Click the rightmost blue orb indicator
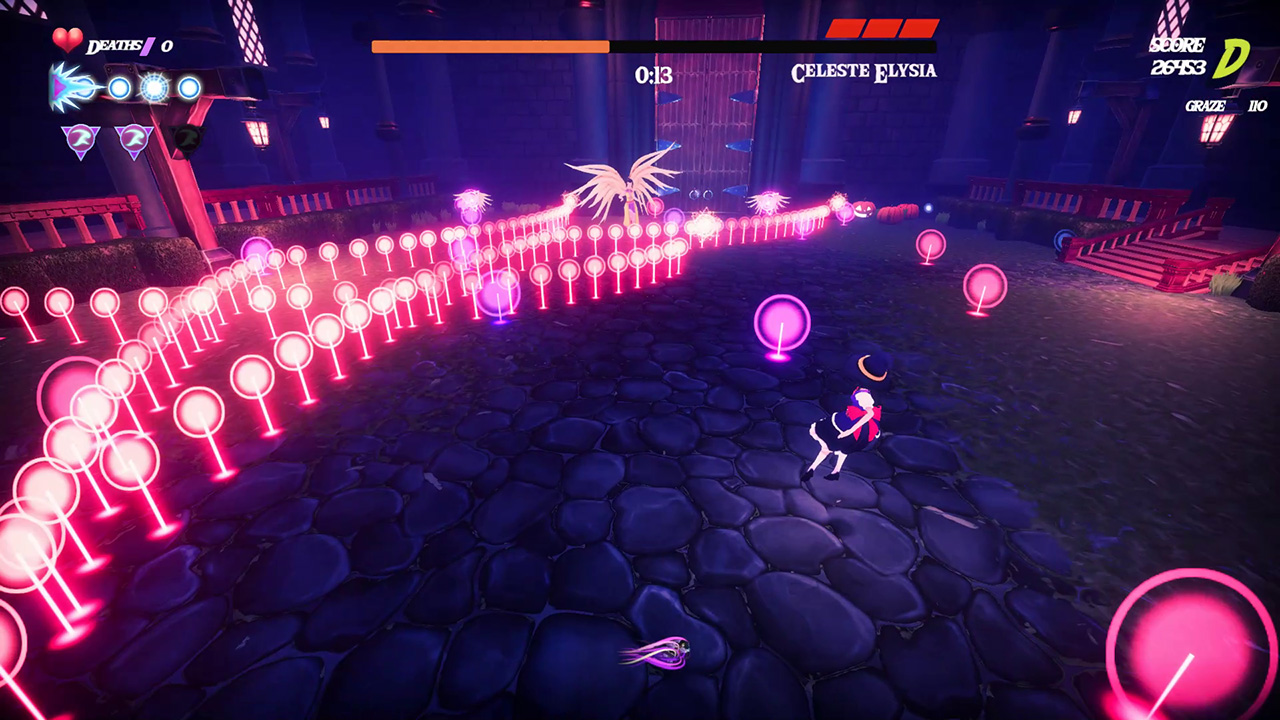The height and width of the screenshot is (720, 1280). click(188, 89)
